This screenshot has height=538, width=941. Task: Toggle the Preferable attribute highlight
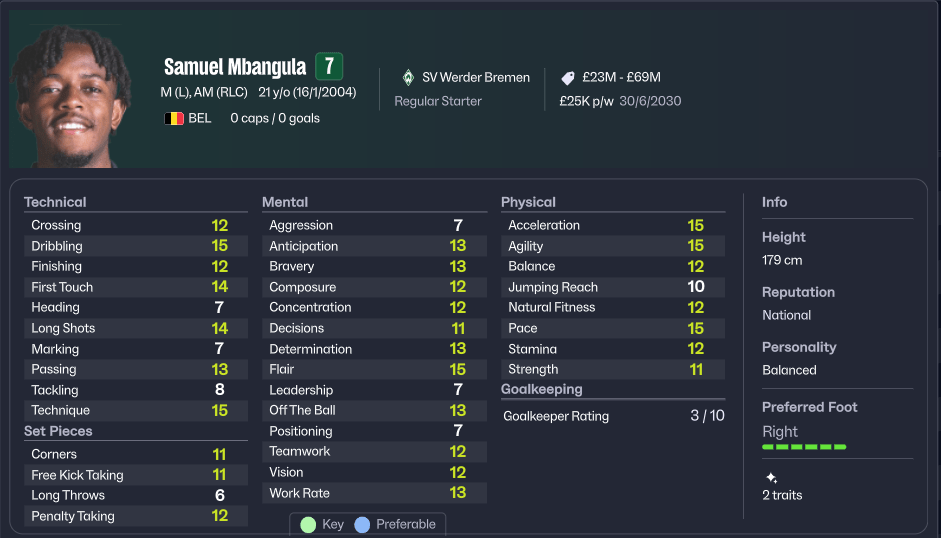tap(395, 524)
